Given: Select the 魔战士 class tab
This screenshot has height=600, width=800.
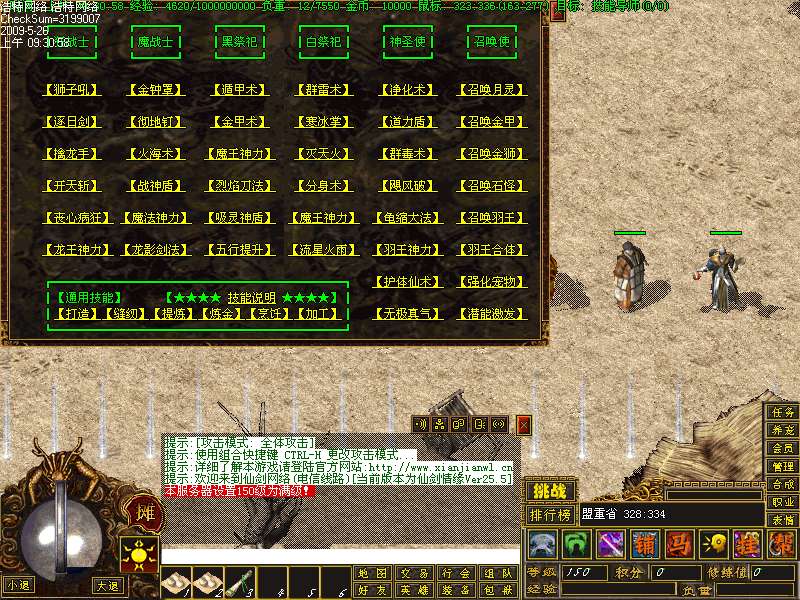Looking at the screenshot, I should pyautogui.click(x=156, y=43).
